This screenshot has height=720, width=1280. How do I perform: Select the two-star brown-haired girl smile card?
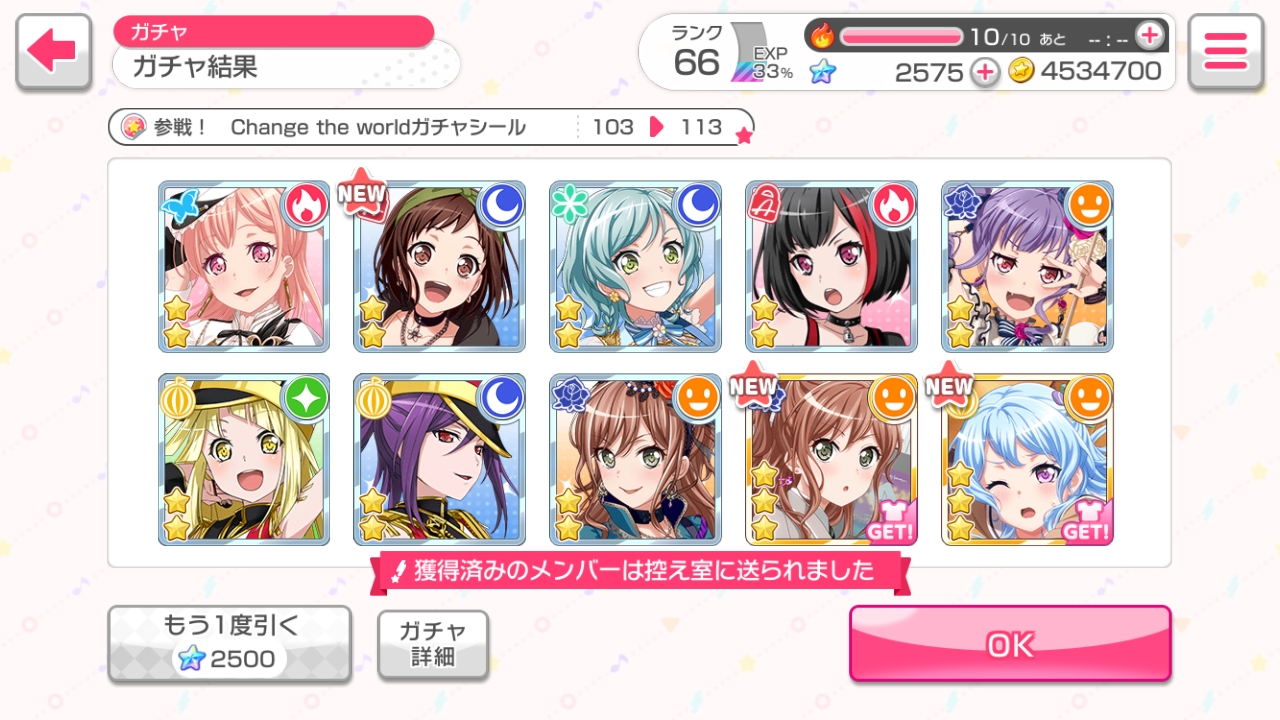636,460
